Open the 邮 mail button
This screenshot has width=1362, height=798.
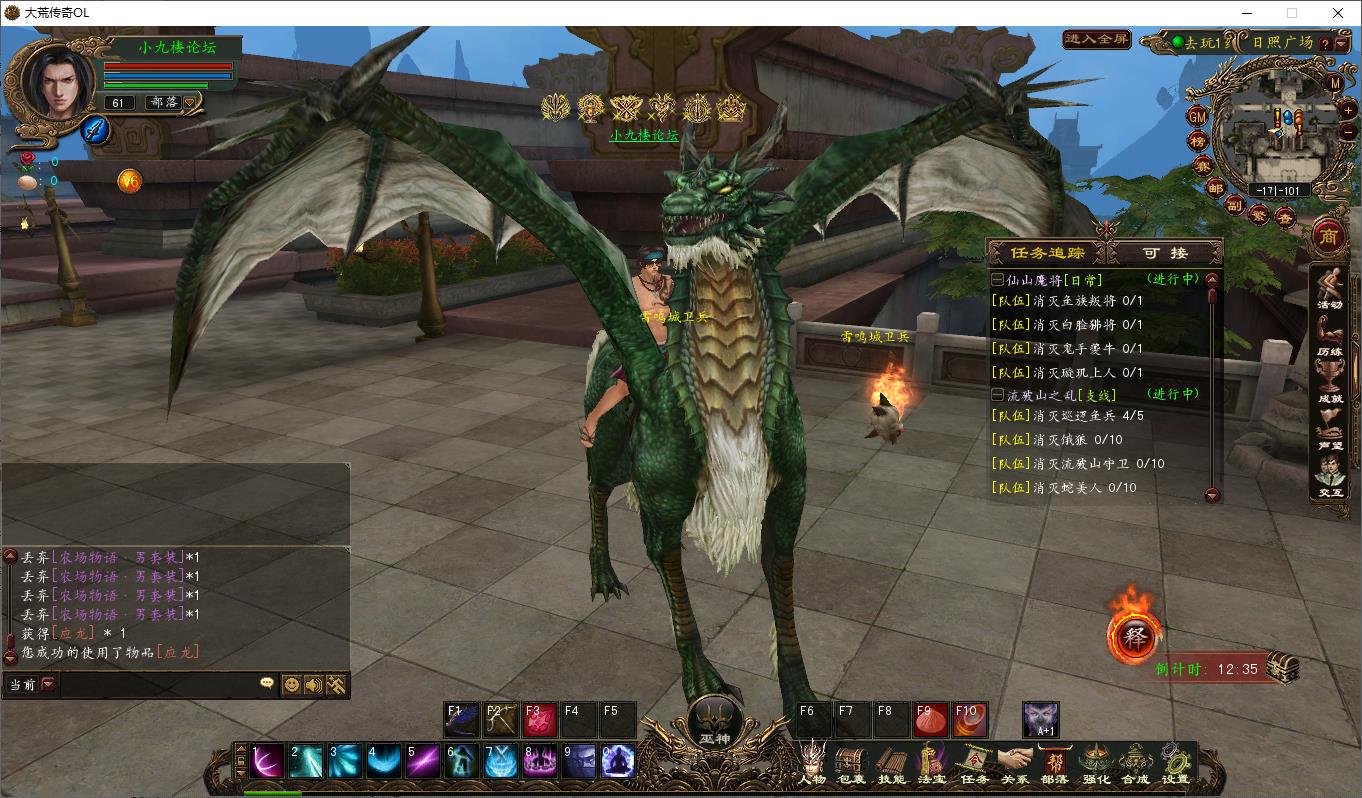tap(1215, 188)
